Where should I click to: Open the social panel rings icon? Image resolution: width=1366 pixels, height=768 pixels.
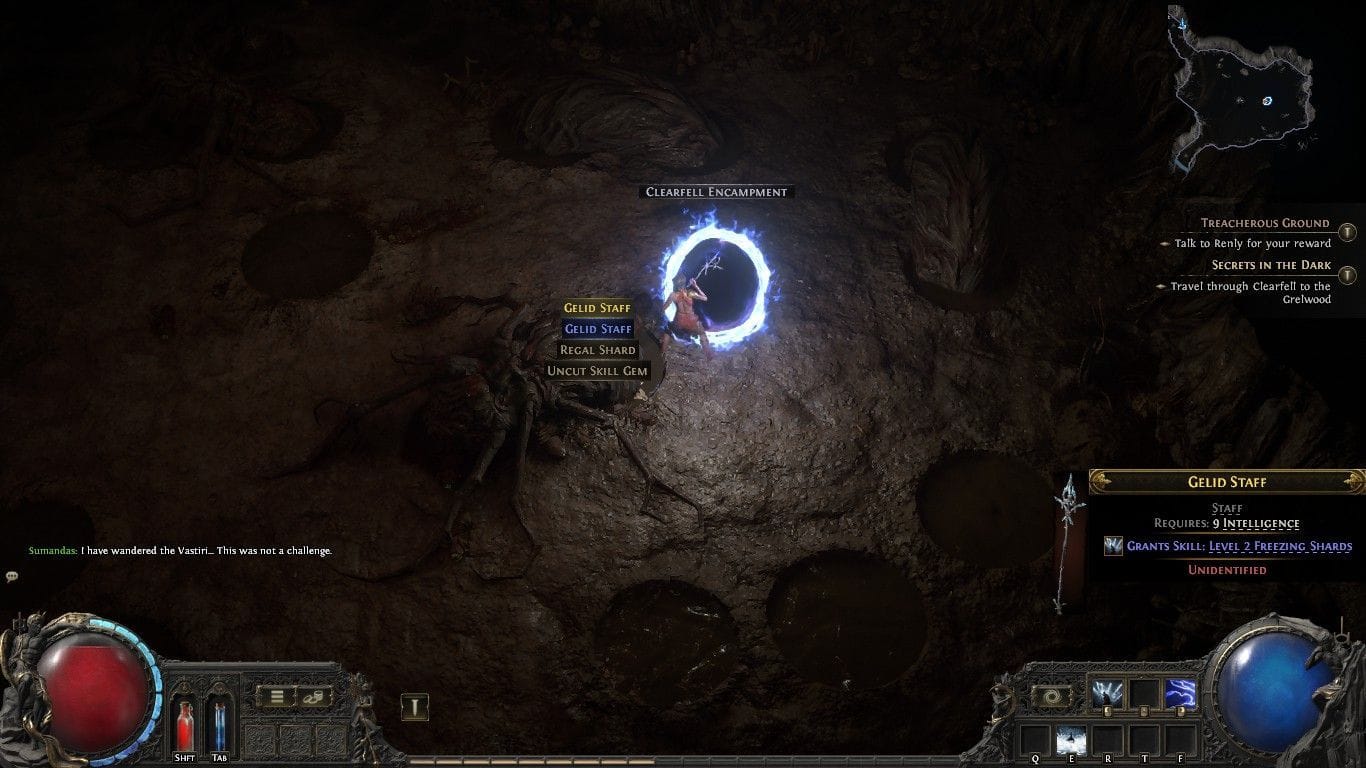coord(313,697)
